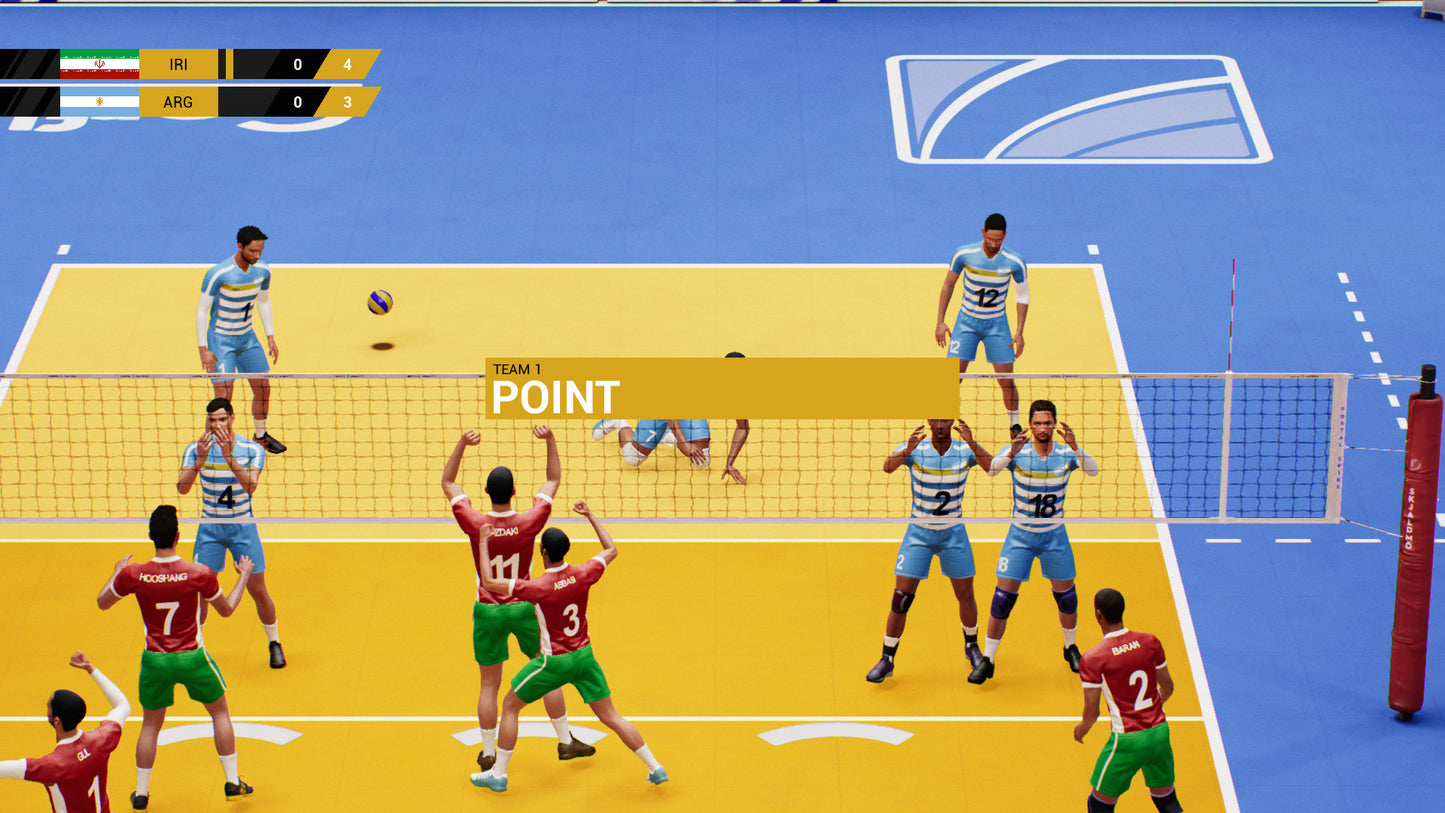The width and height of the screenshot is (1445, 813).
Task: Click the IRI set score of 0
Action: (296, 62)
